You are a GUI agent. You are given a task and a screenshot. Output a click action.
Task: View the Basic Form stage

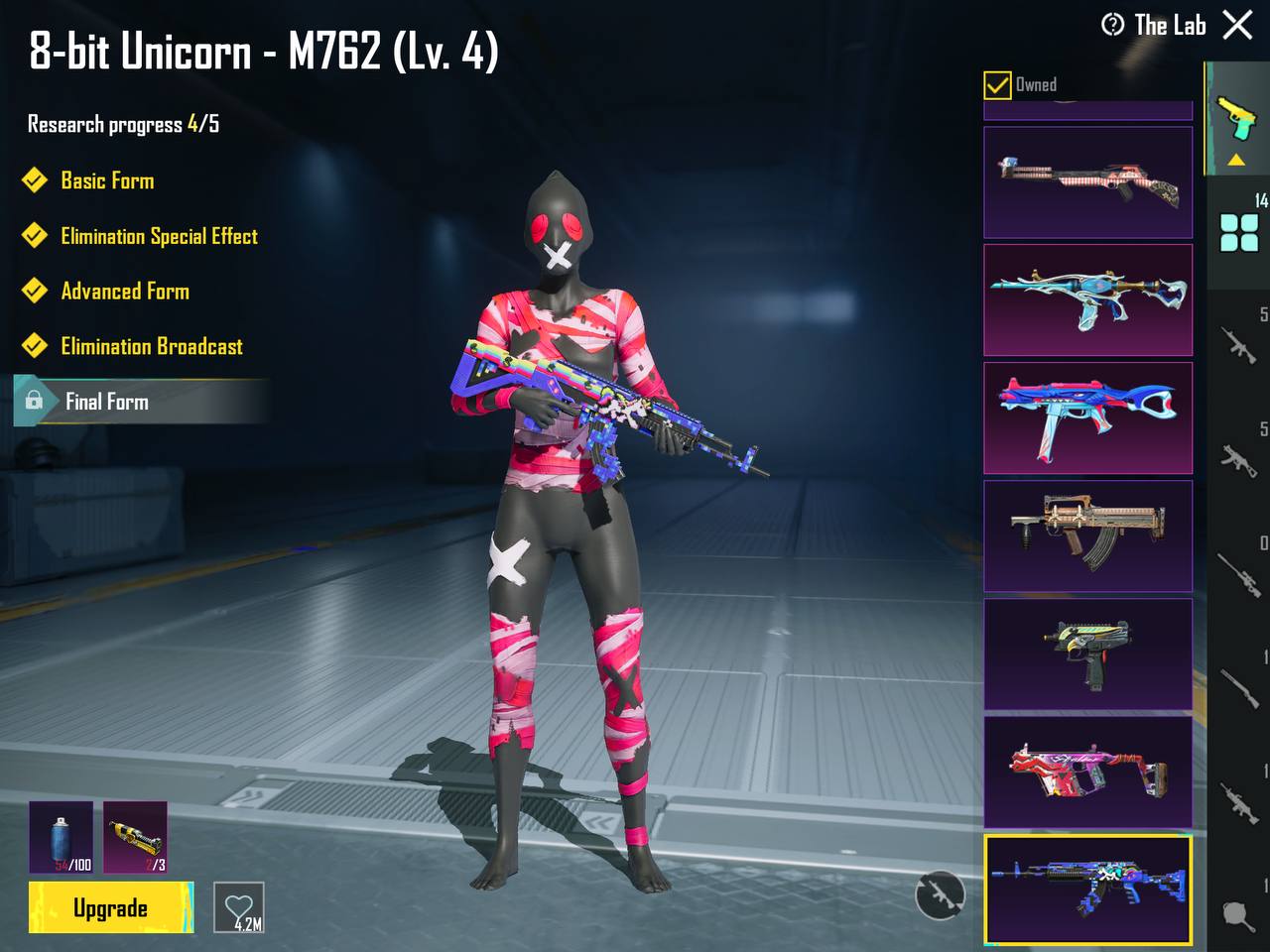(x=107, y=180)
